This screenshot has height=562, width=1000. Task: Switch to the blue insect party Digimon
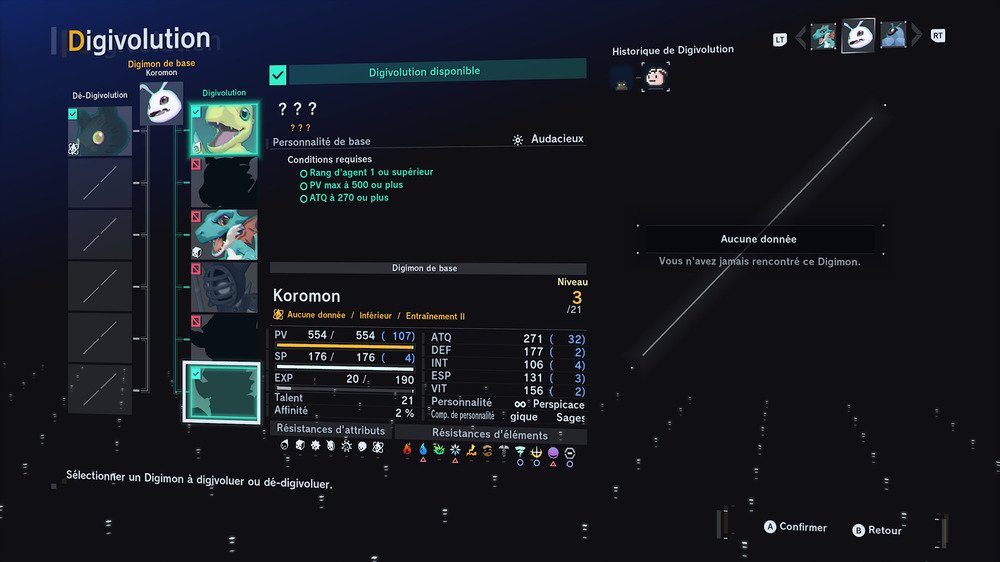coord(893,36)
